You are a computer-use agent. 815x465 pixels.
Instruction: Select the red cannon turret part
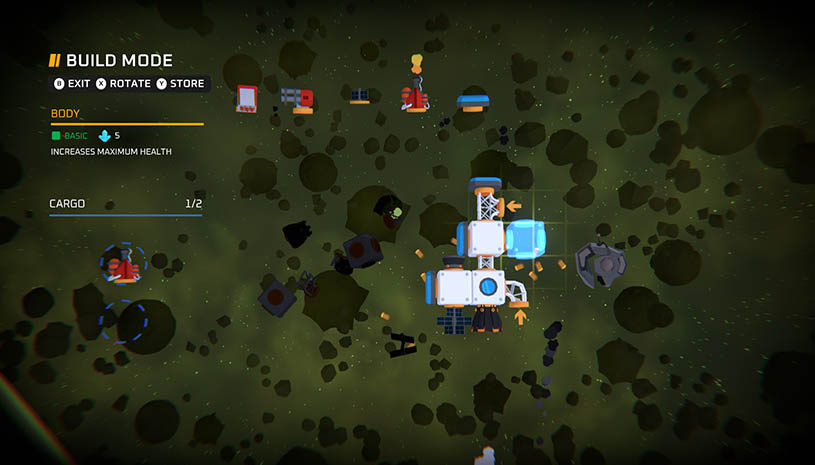click(299, 99)
